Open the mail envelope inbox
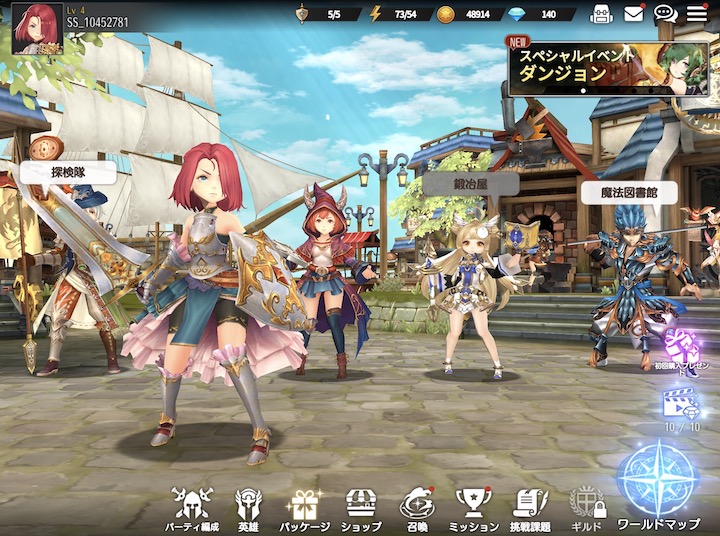Screen dimensions: 720x536 tap(634, 14)
